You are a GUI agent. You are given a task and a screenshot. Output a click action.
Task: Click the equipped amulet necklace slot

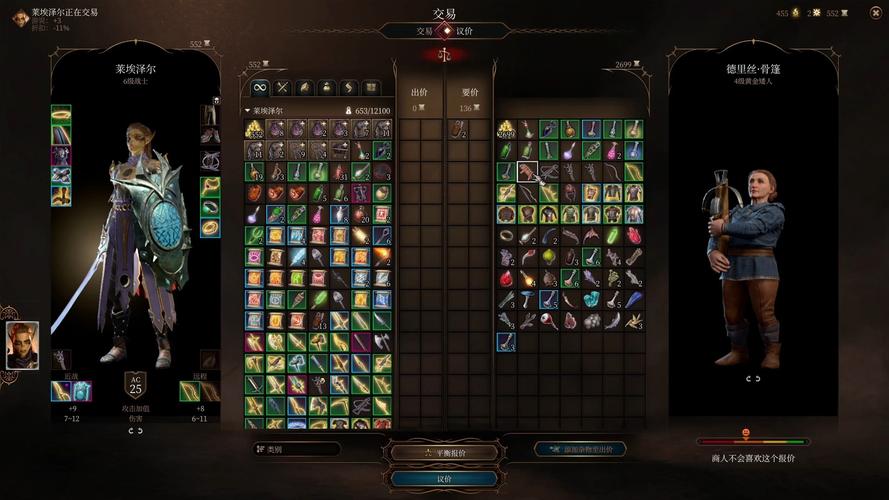click(210, 186)
